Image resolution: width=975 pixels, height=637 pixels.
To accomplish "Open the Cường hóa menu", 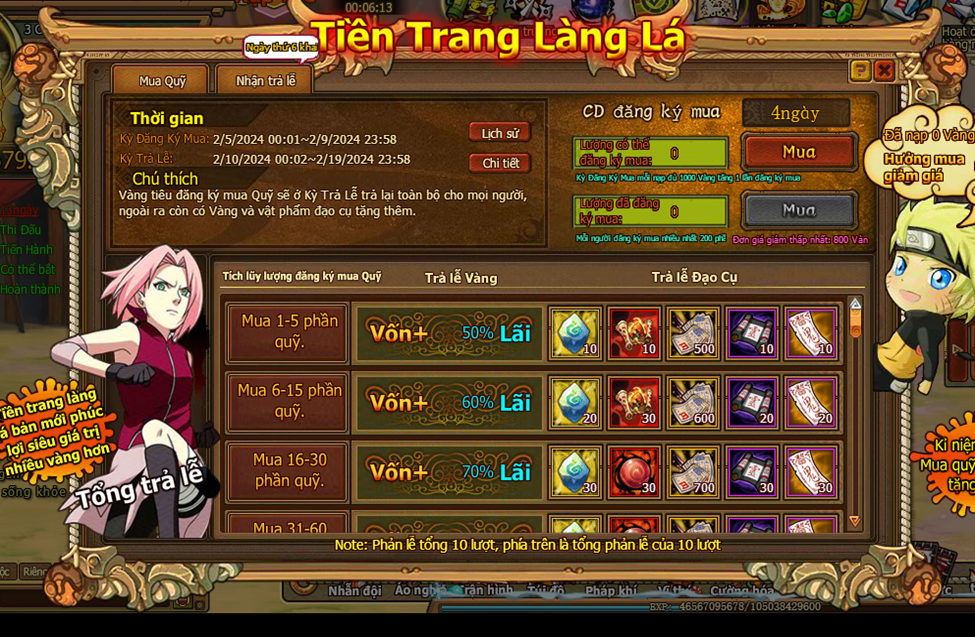I will tap(741, 591).
